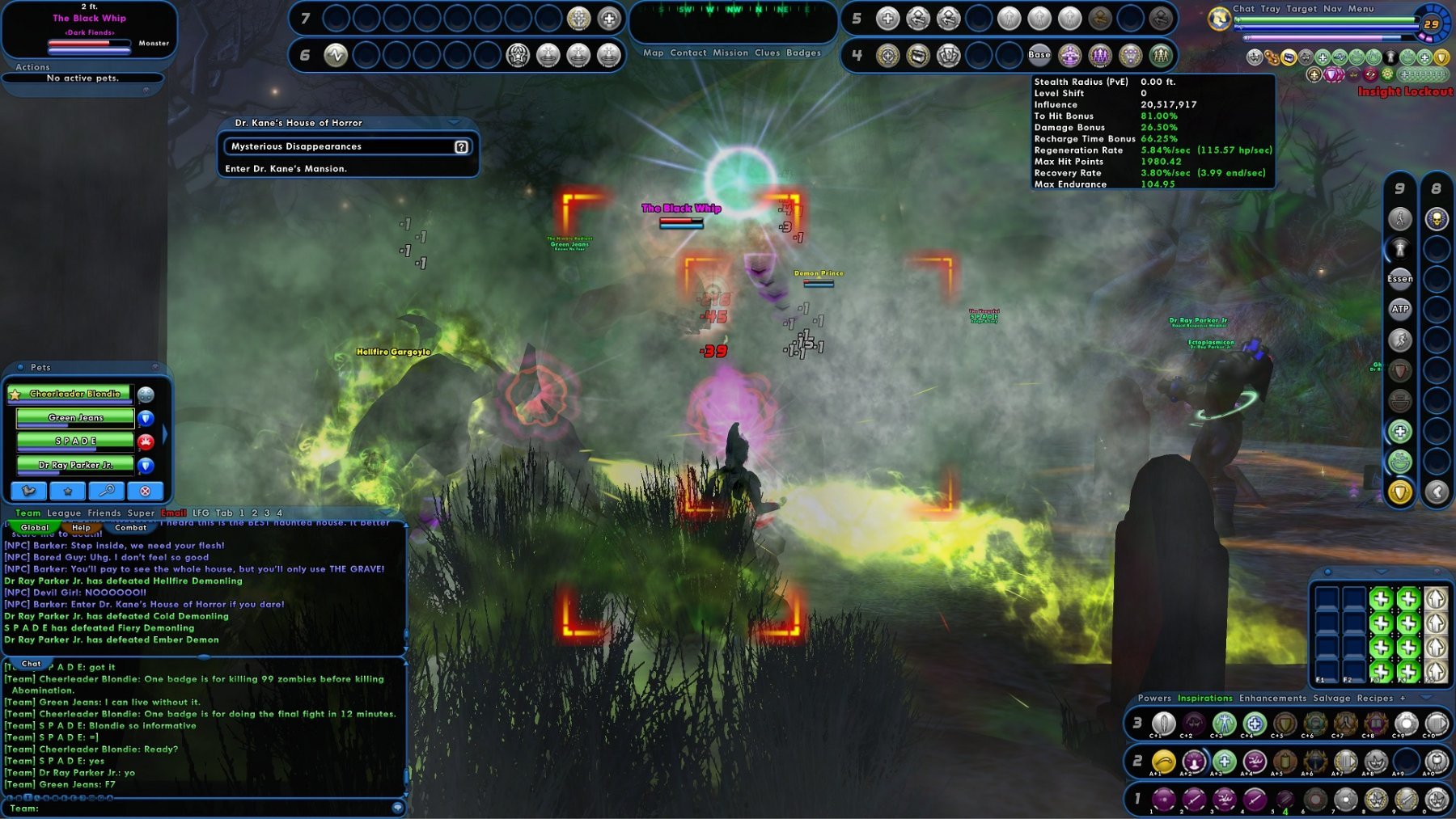Show the Recipes window

pyautogui.click(x=1375, y=699)
